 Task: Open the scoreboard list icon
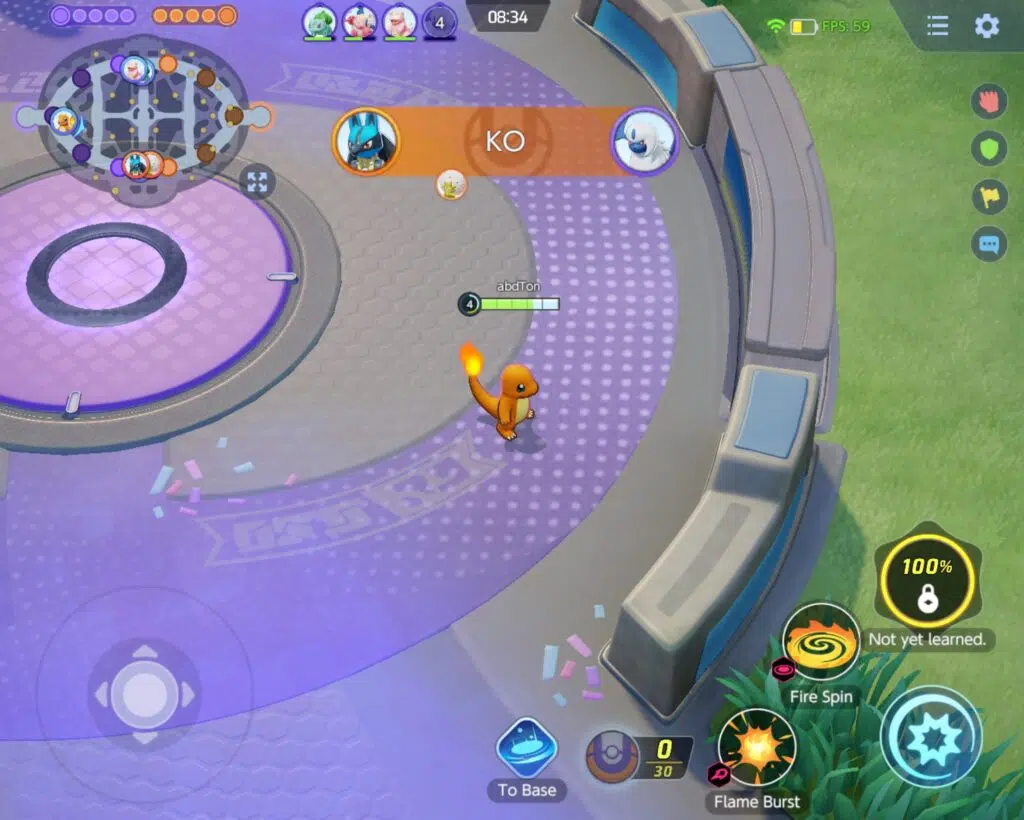[937, 27]
